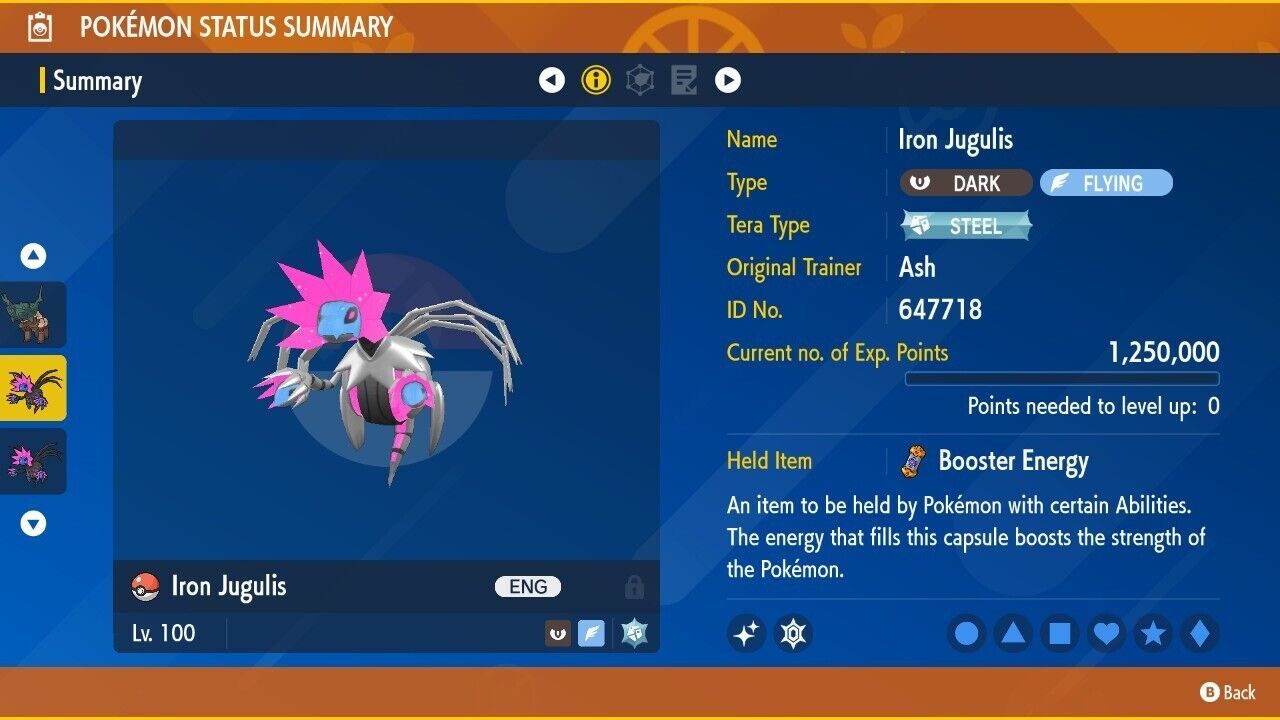Click the ENG language tag
This screenshot has height=720, width=1280.
click(x=527, y=587)
